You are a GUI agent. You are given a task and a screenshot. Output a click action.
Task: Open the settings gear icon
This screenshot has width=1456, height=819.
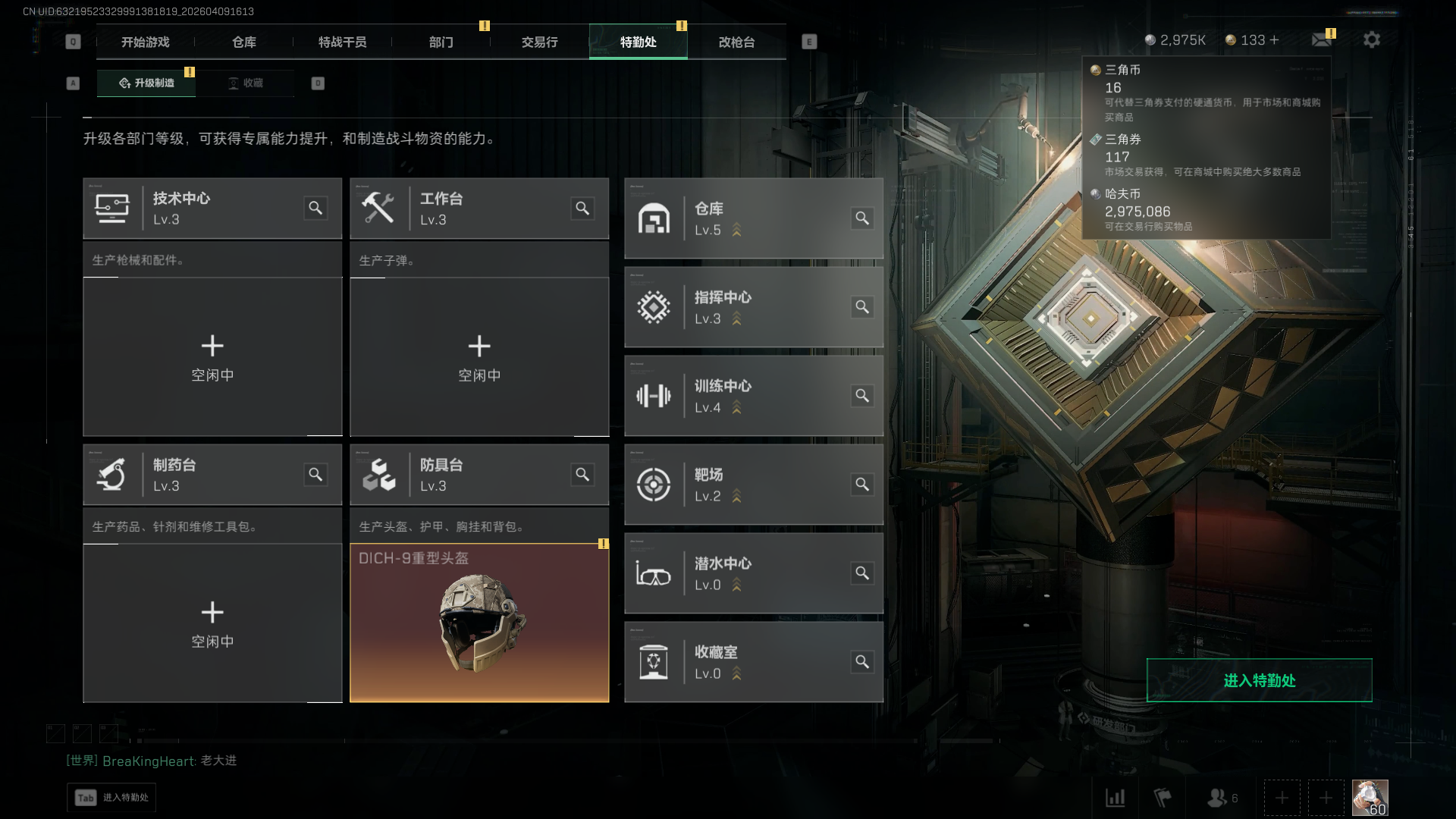click(1371, 39)
